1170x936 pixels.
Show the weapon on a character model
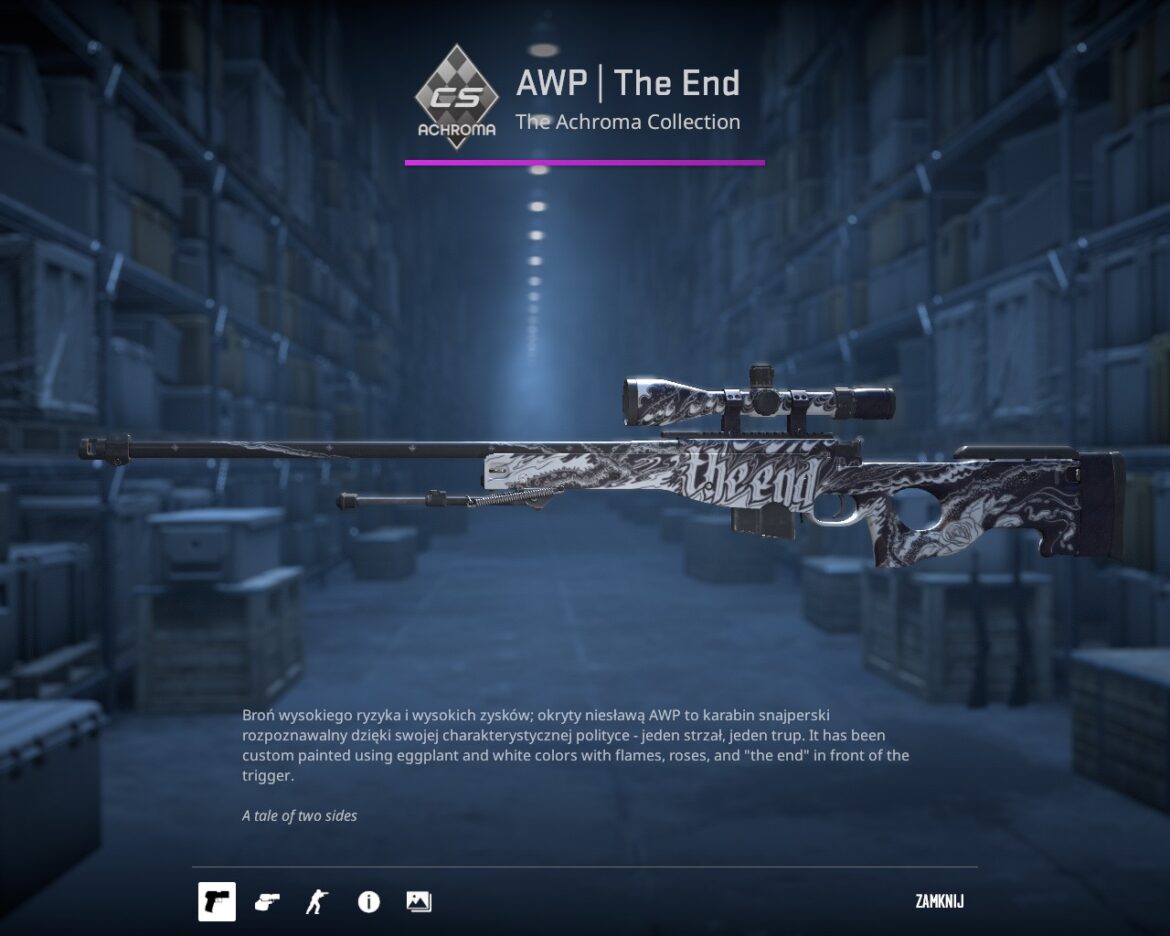[x=316, y=902]
